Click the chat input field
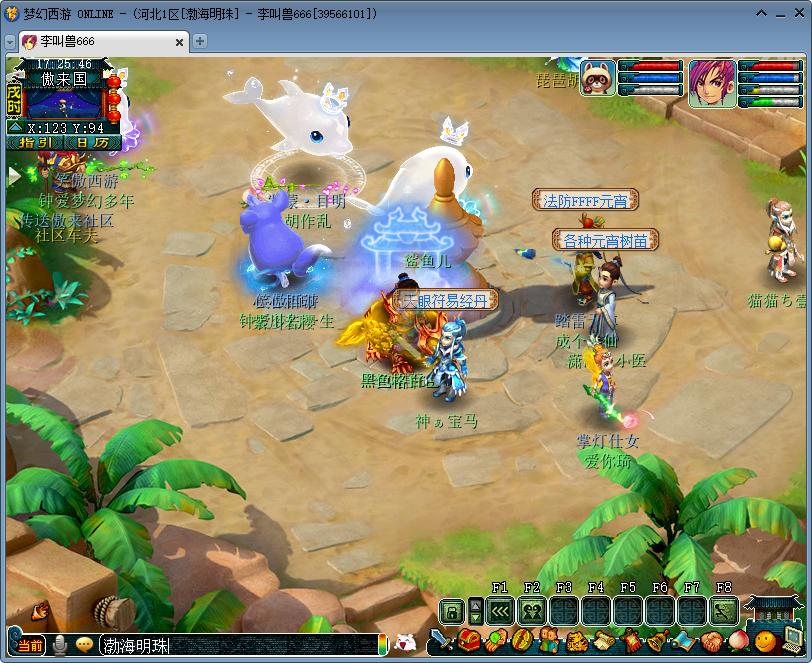Image resolution: width=812 pixels, height=663 pixels. click(x=240, y=645)
